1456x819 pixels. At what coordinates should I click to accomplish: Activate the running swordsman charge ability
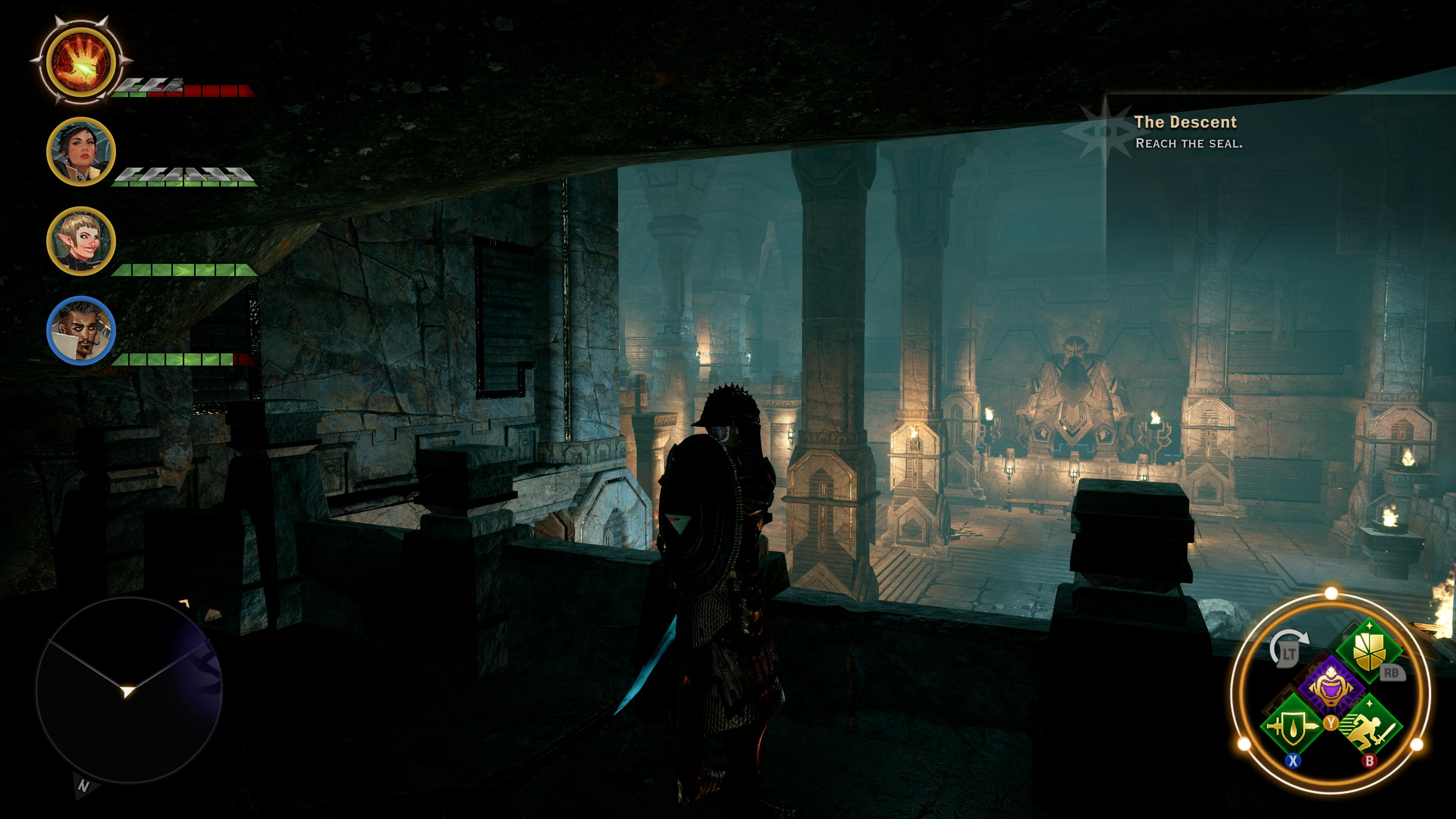1370,726
